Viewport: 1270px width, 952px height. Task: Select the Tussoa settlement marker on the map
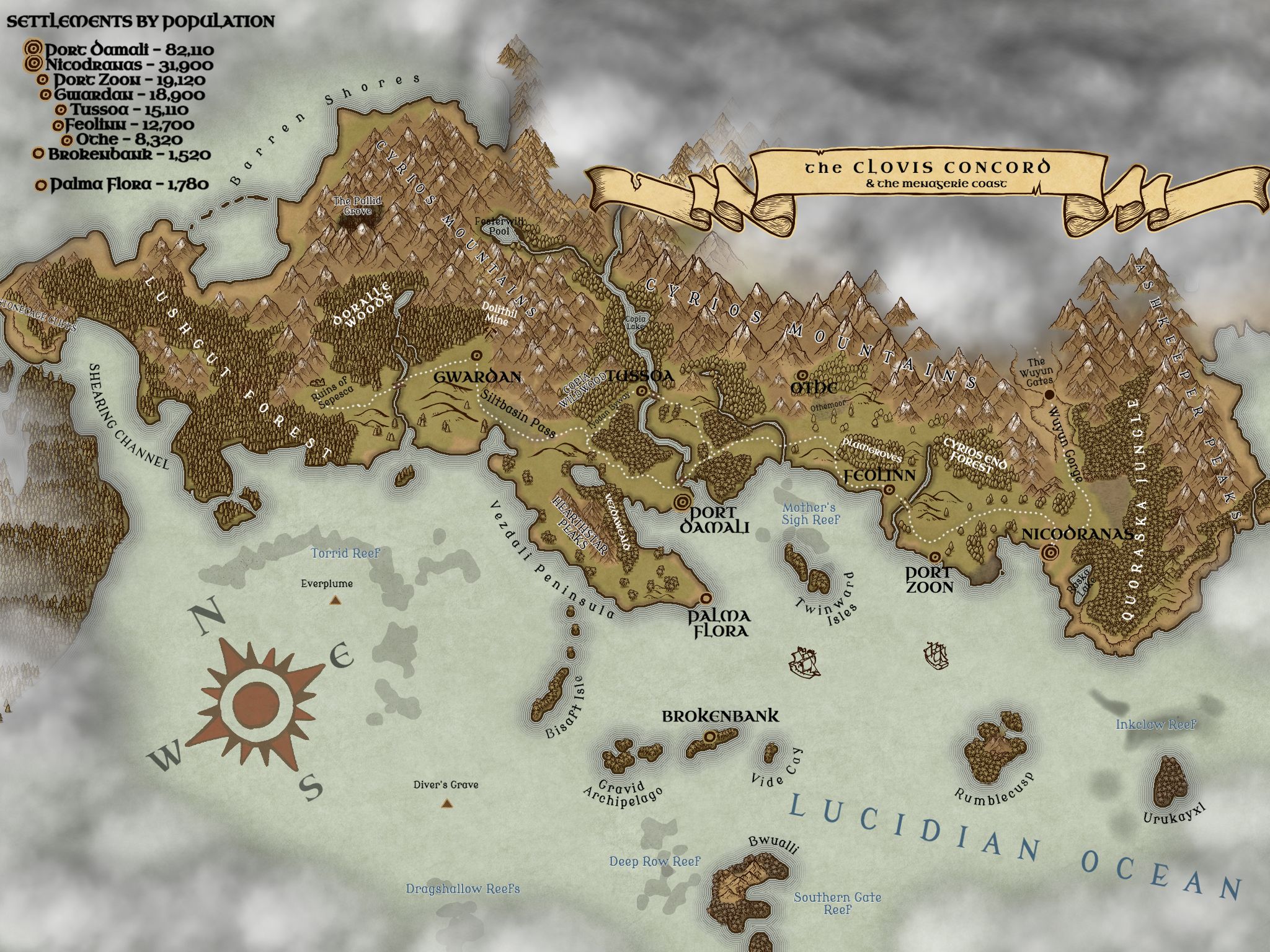click(642, 391)
